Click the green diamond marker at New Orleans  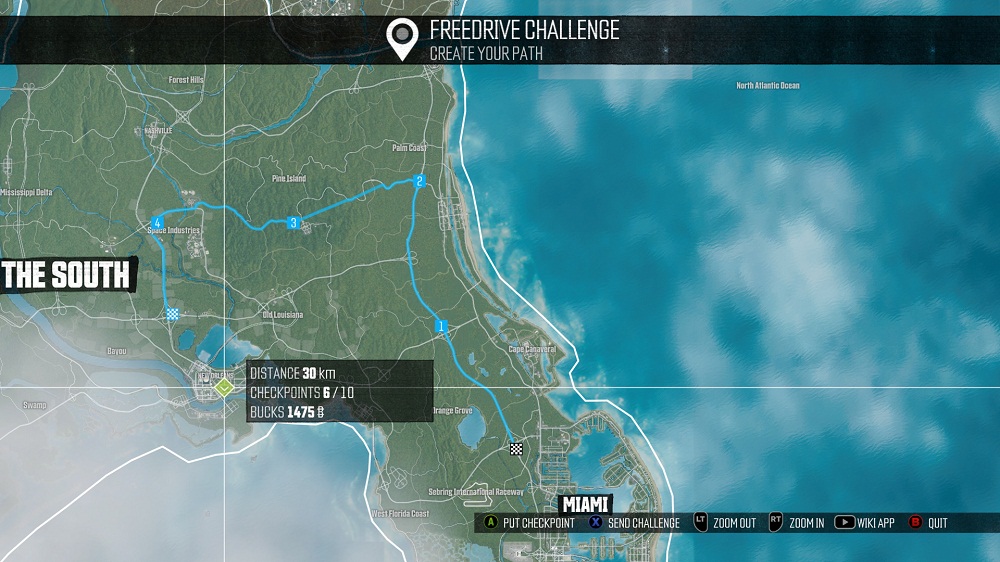(224, 386)
